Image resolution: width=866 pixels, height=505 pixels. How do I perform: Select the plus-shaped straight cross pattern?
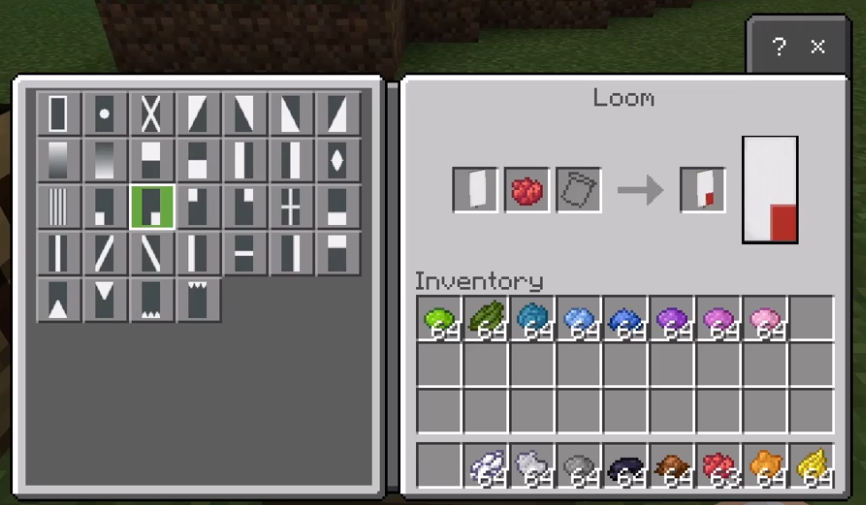(x=291, y=207)
